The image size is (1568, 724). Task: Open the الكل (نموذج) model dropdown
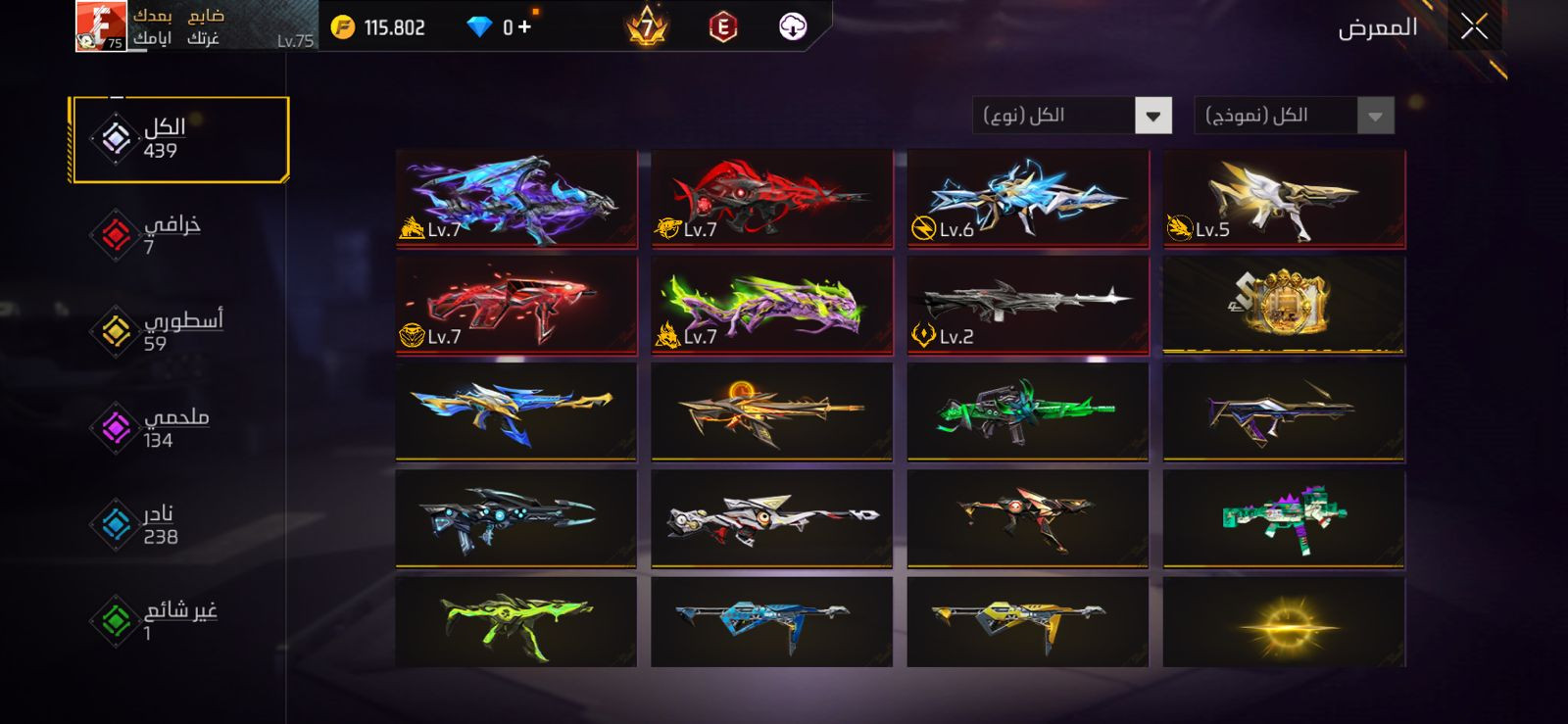coord(1374,116)
